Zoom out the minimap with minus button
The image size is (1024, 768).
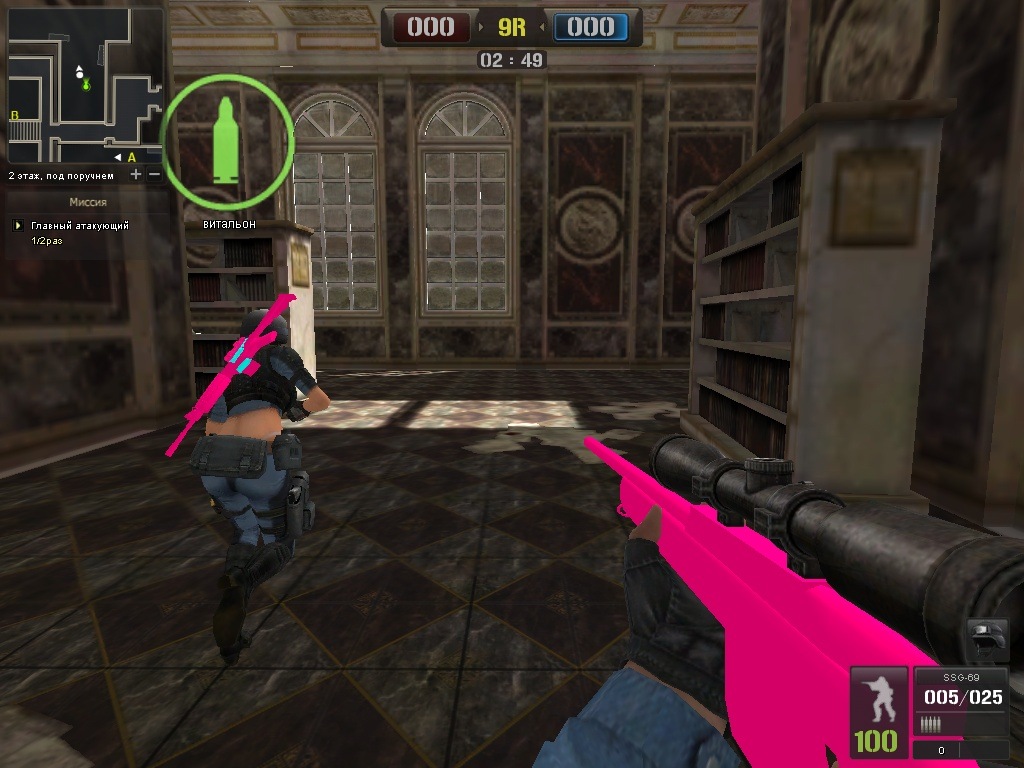[x=154, y=175]
